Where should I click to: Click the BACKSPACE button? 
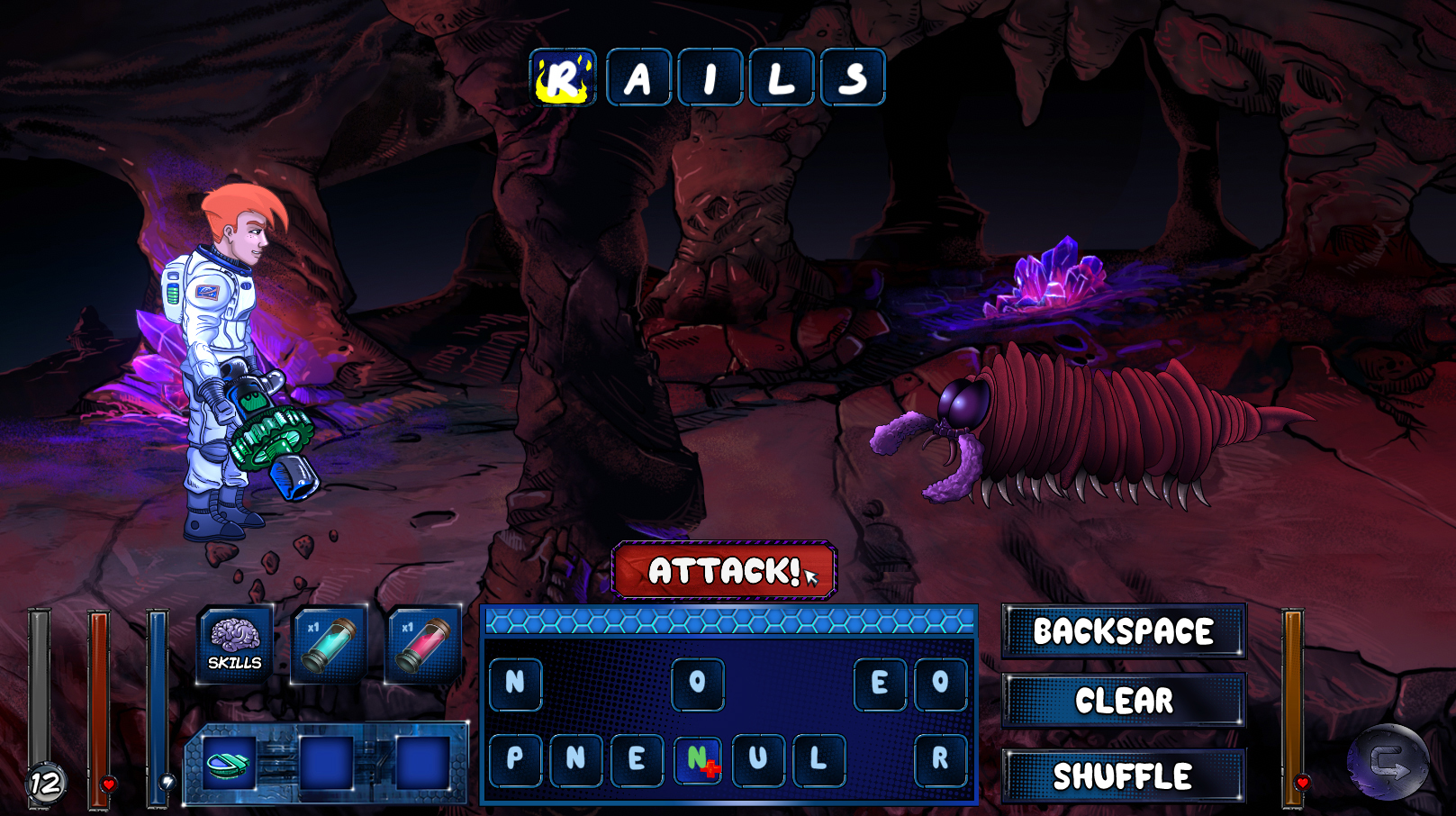pyautogui.click(x=1123, y=630)
